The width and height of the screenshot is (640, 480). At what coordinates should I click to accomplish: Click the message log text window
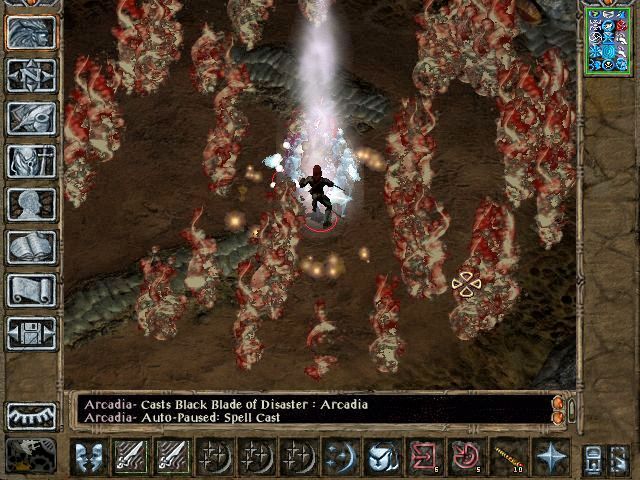click(310, 410)
